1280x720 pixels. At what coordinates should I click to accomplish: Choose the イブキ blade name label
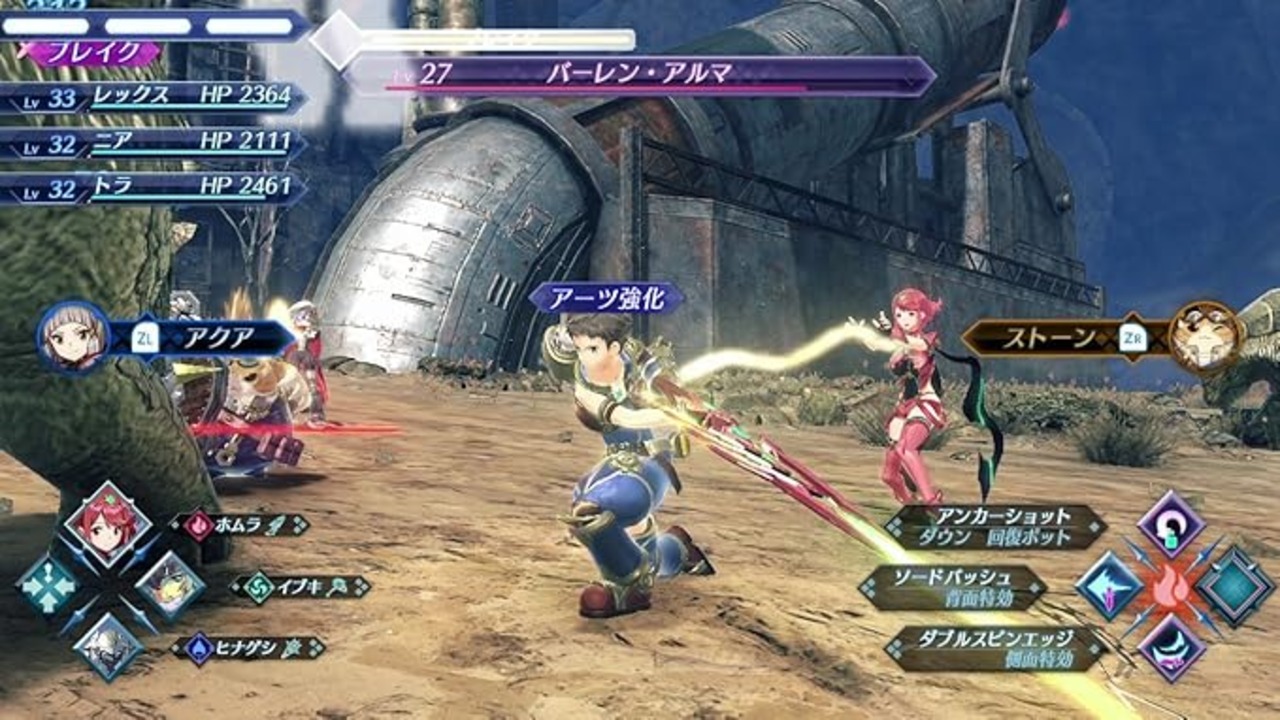click(x=300, y=587)
